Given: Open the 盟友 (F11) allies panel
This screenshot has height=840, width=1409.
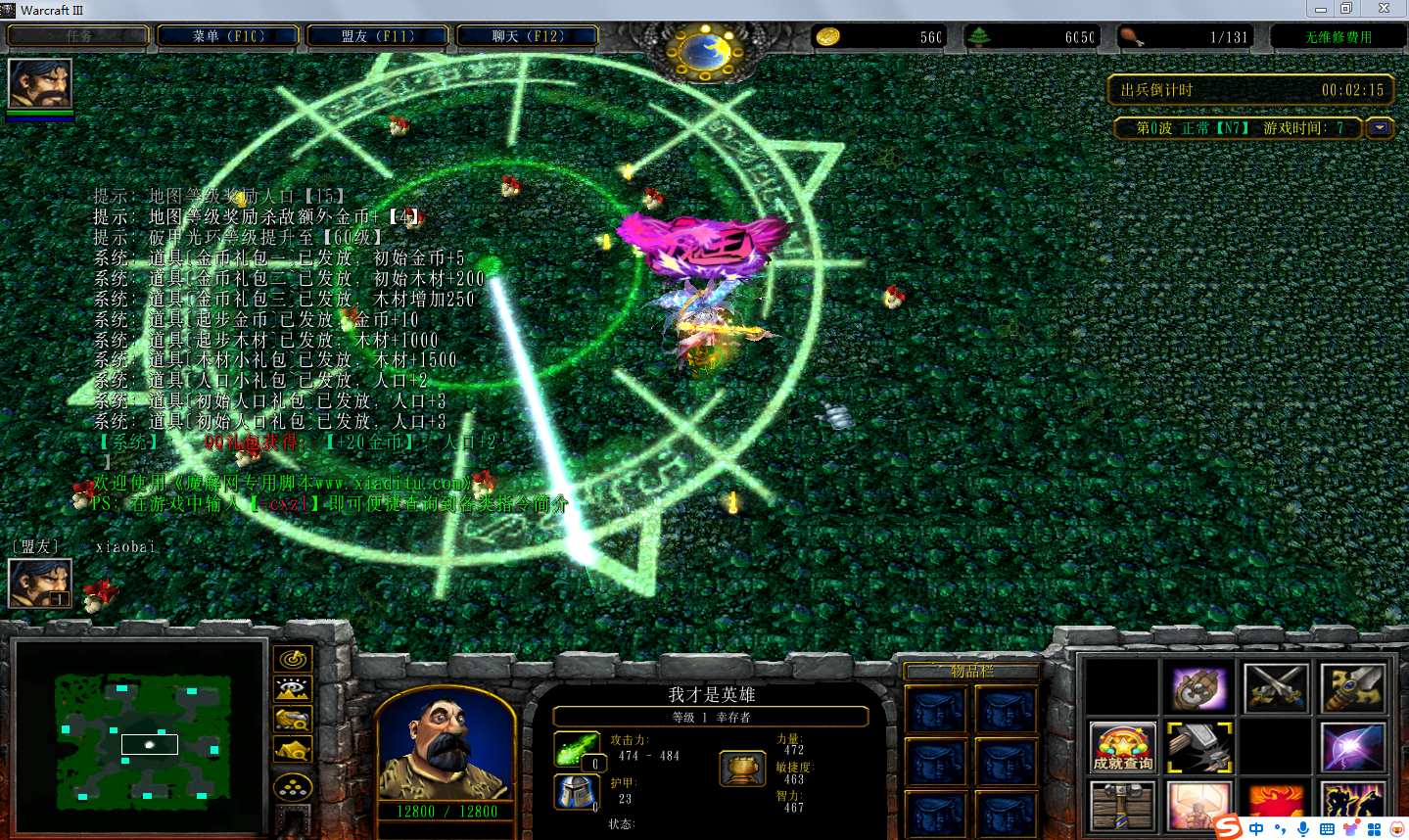Looking at the screenshot, I should coord(377,36).
